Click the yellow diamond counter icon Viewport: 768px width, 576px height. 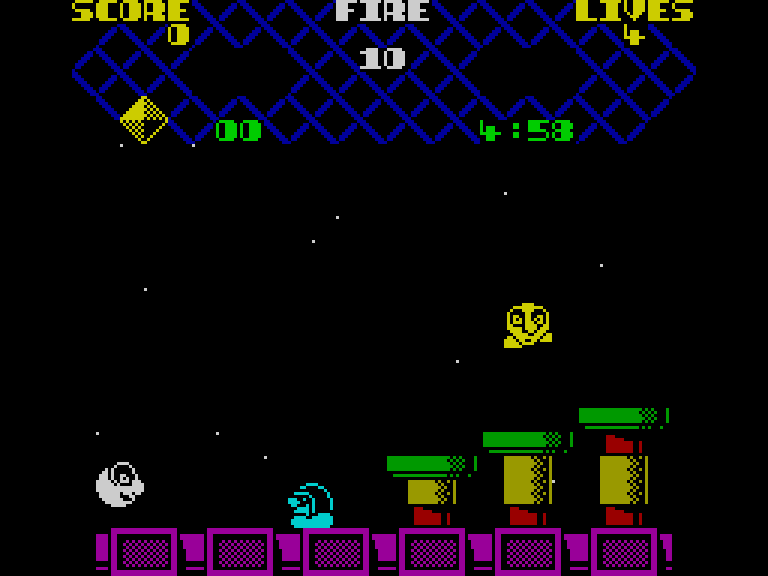pos(143,120)
